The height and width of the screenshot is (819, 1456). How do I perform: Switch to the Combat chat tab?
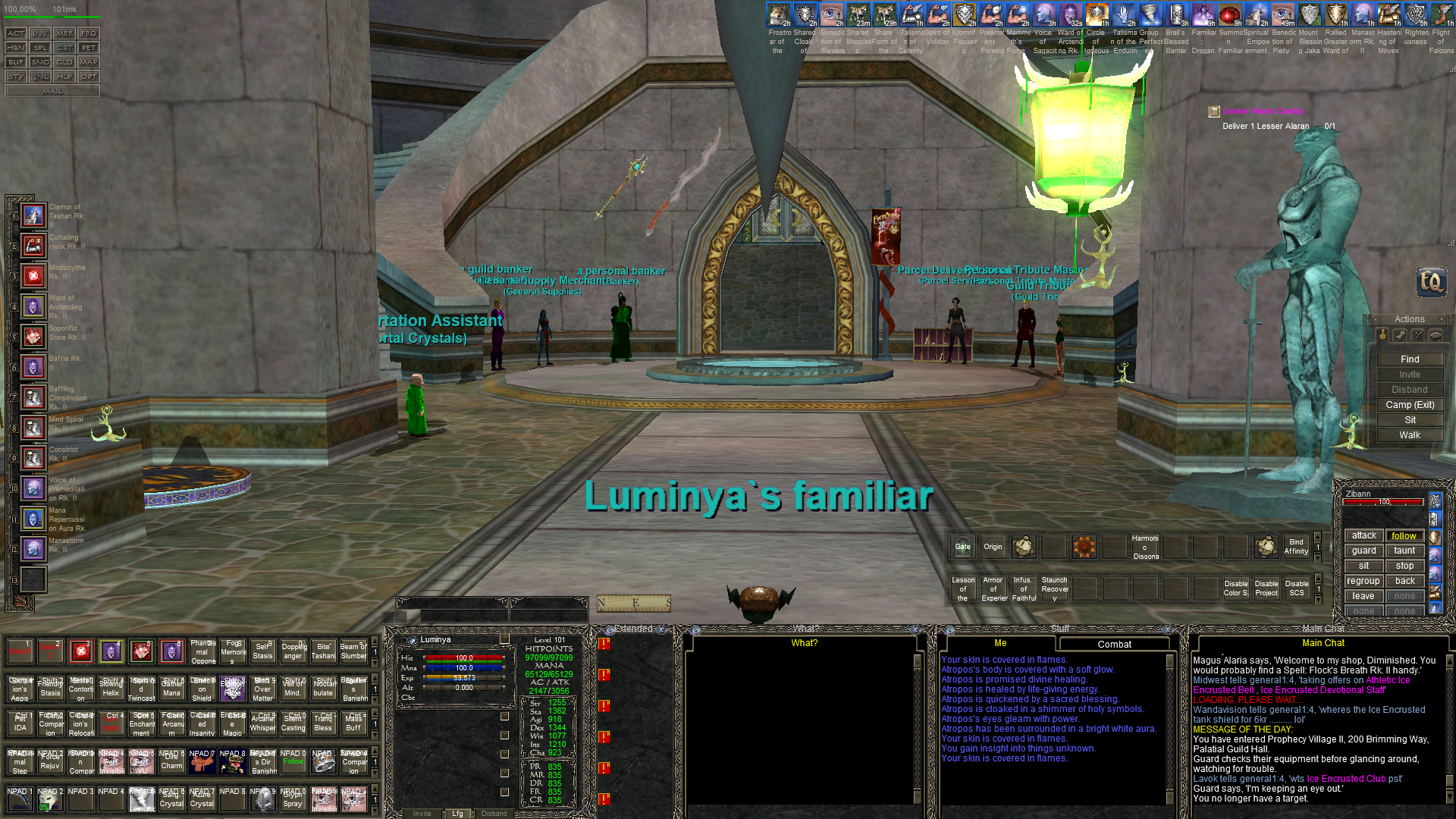[x=1114, y=645]
